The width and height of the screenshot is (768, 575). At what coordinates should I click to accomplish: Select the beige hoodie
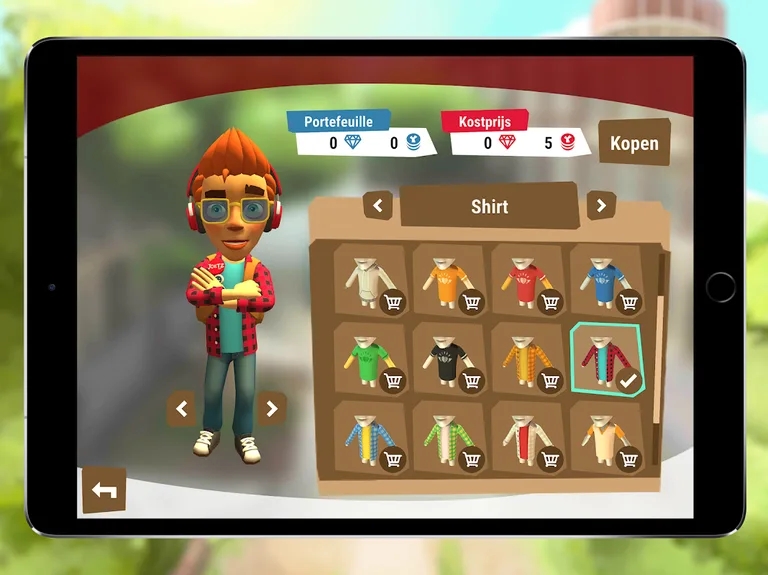click(x=370, y=280)
